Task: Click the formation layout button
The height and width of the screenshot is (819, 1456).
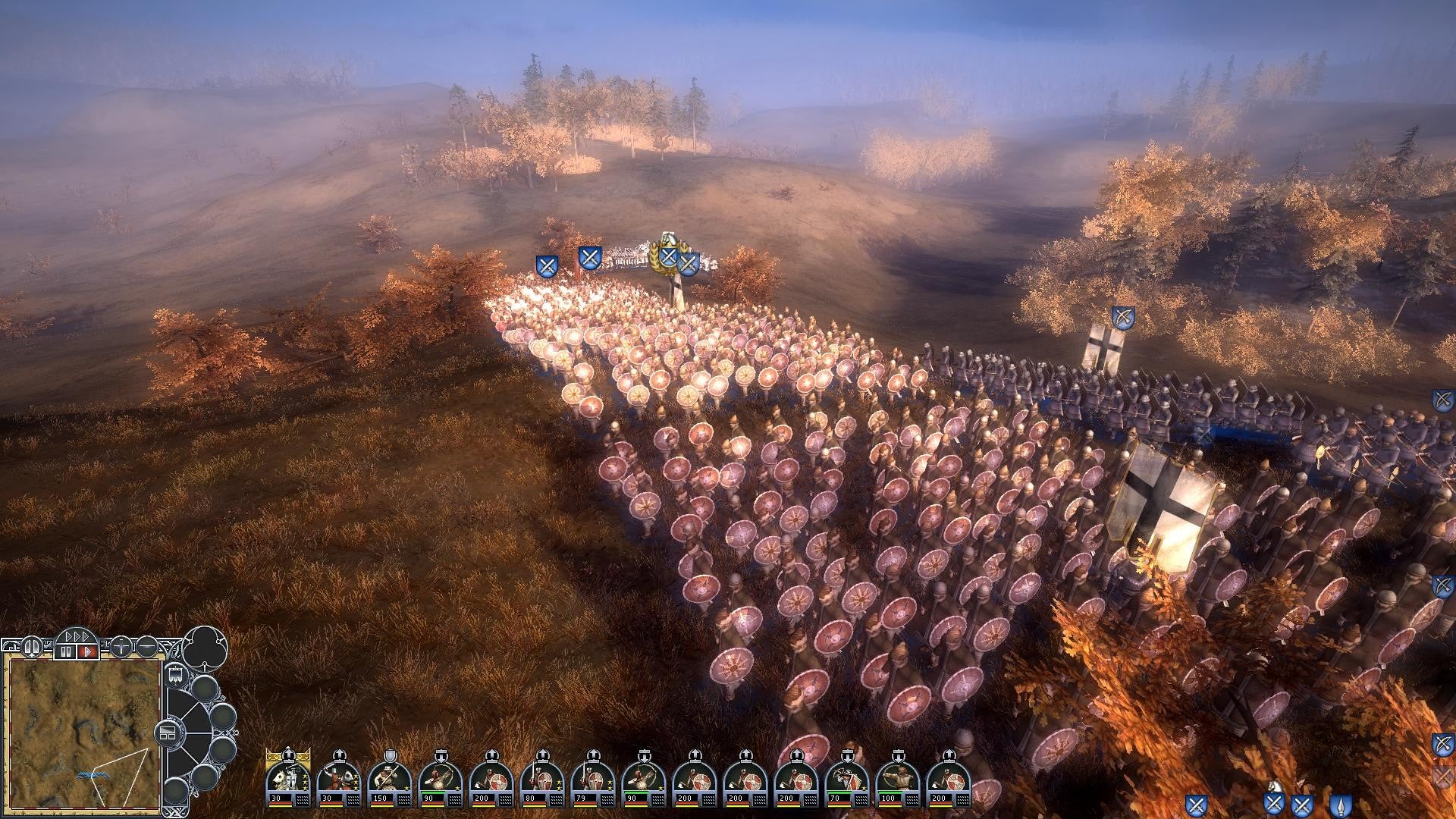Action: click(168, 733)
